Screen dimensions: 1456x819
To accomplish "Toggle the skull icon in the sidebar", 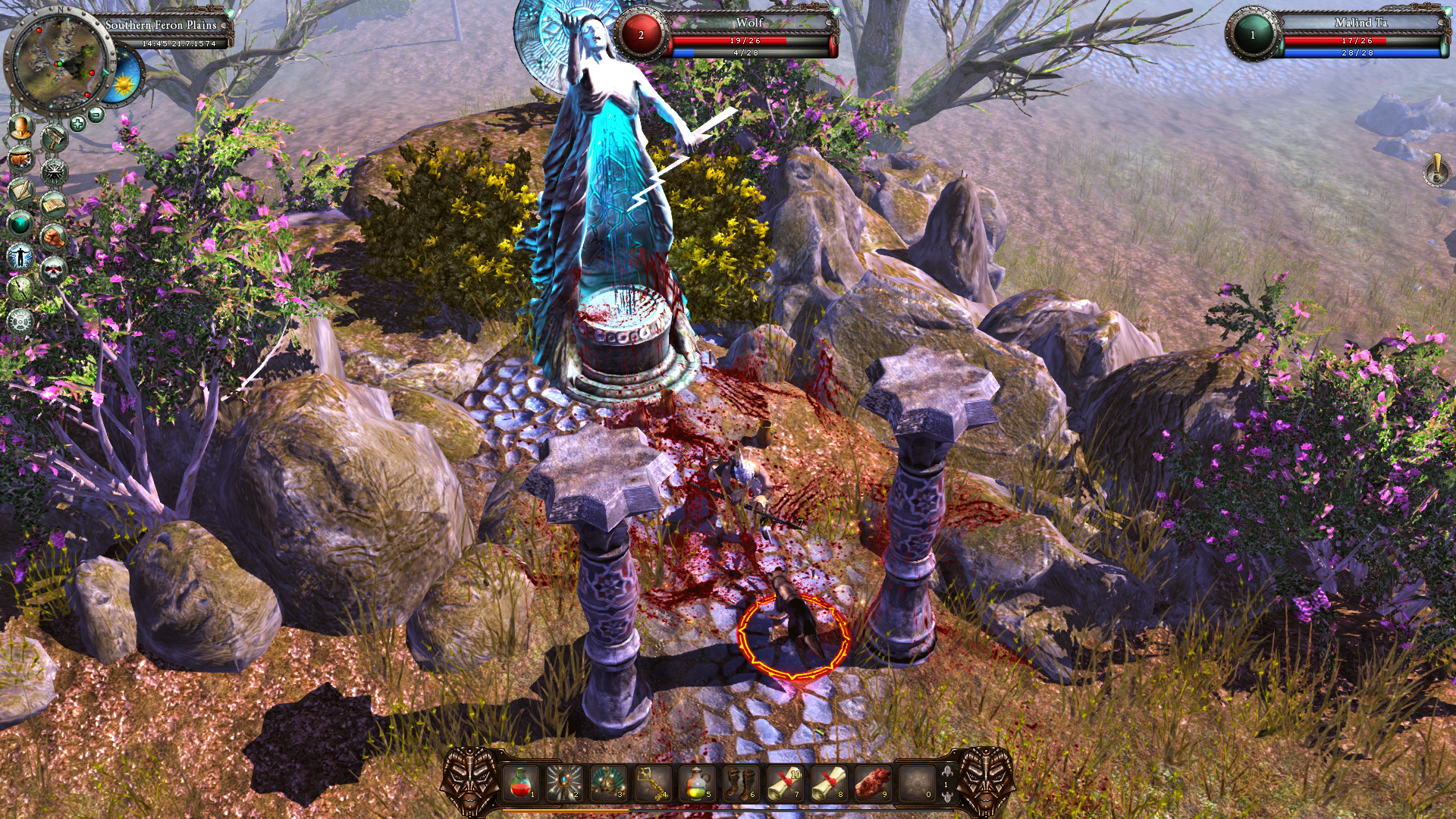I will [53, 269].
